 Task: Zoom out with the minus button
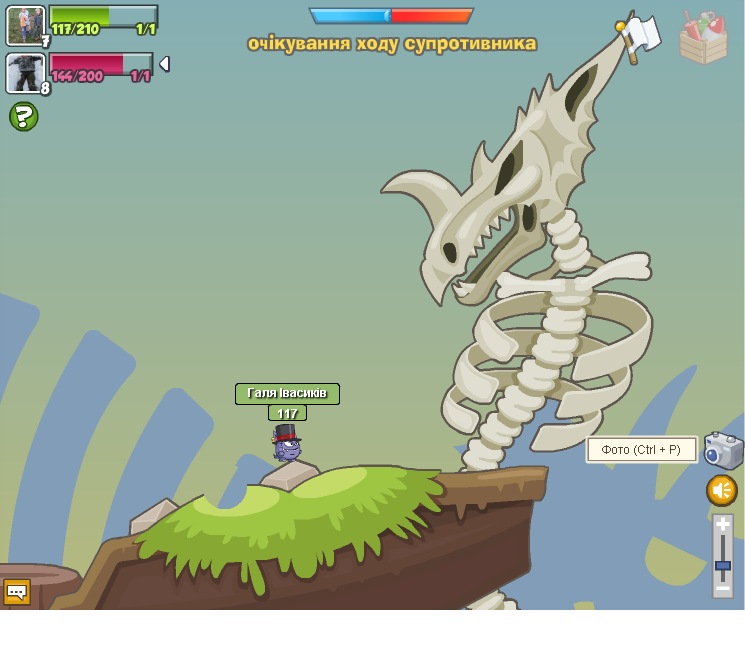[723, 589]
